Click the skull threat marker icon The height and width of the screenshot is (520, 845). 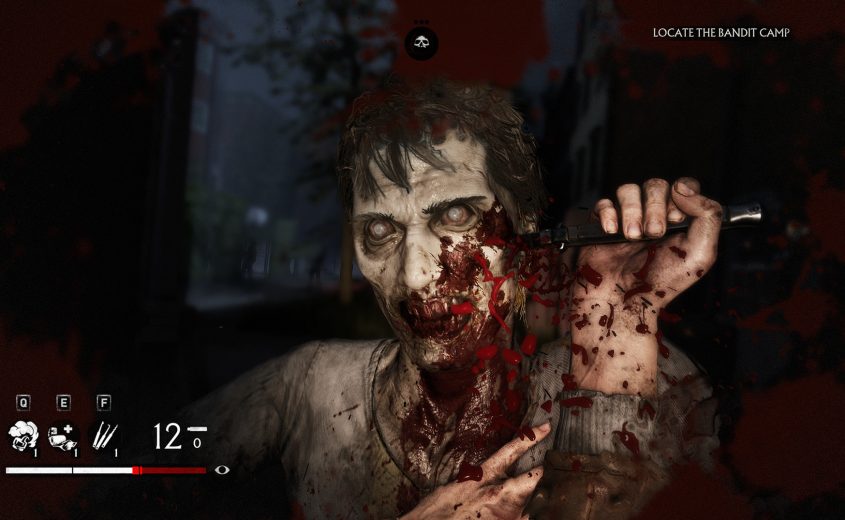coord(422,42)
